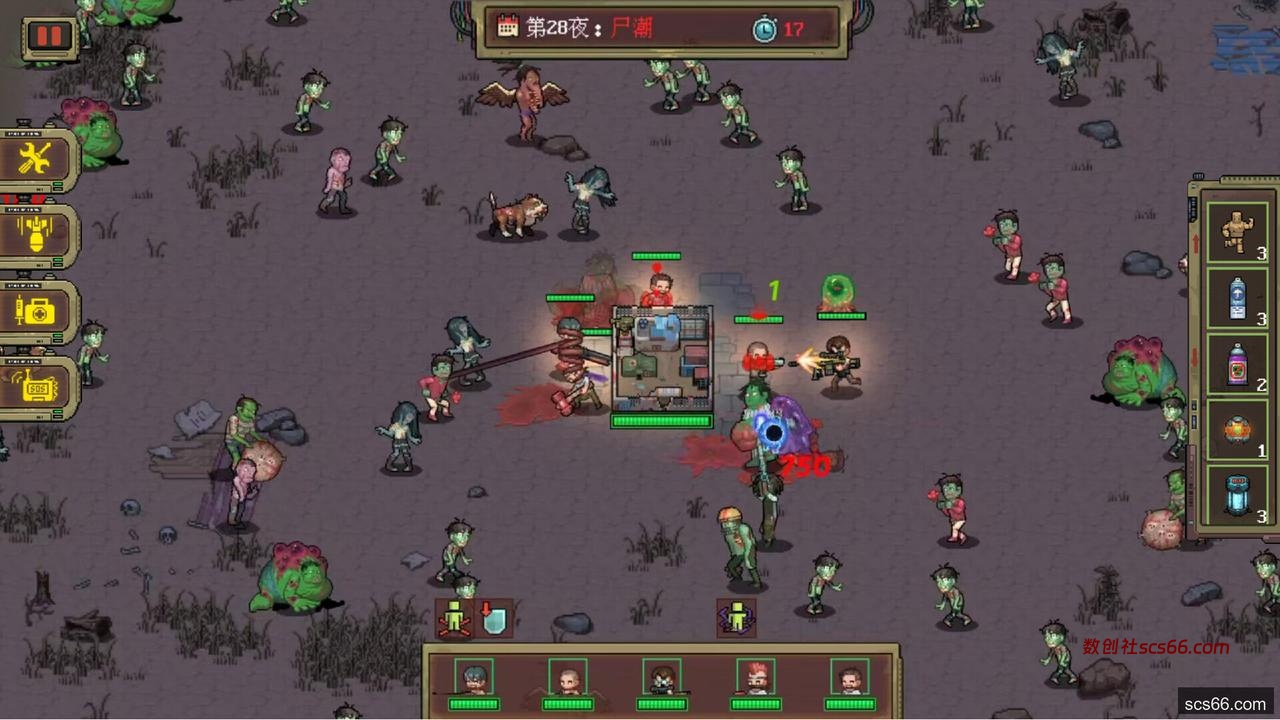
Task: Deploy the orange mine item
Action: click(x=1237, y=430)
